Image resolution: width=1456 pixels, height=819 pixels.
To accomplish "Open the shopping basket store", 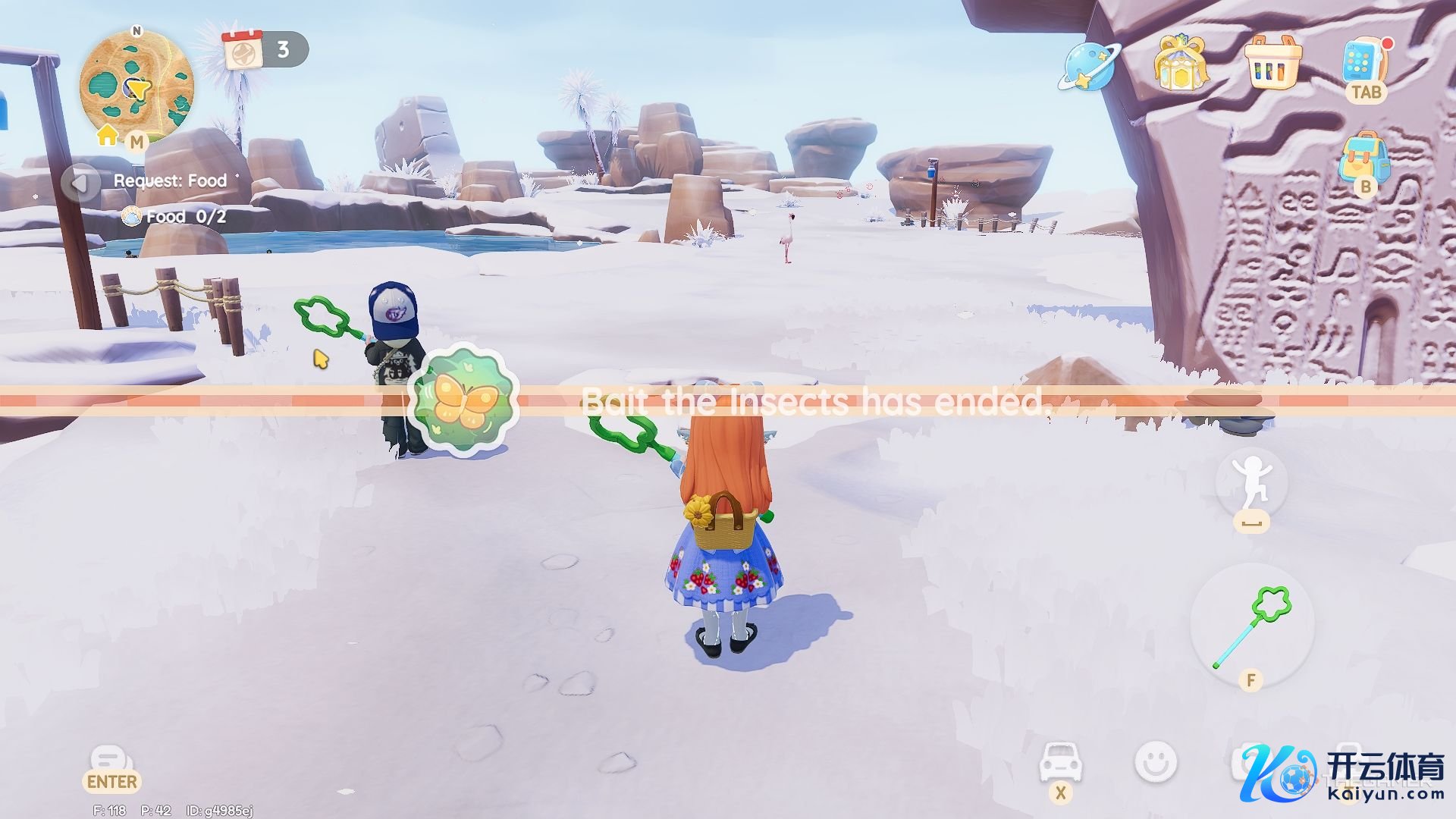I will 1273,63.
